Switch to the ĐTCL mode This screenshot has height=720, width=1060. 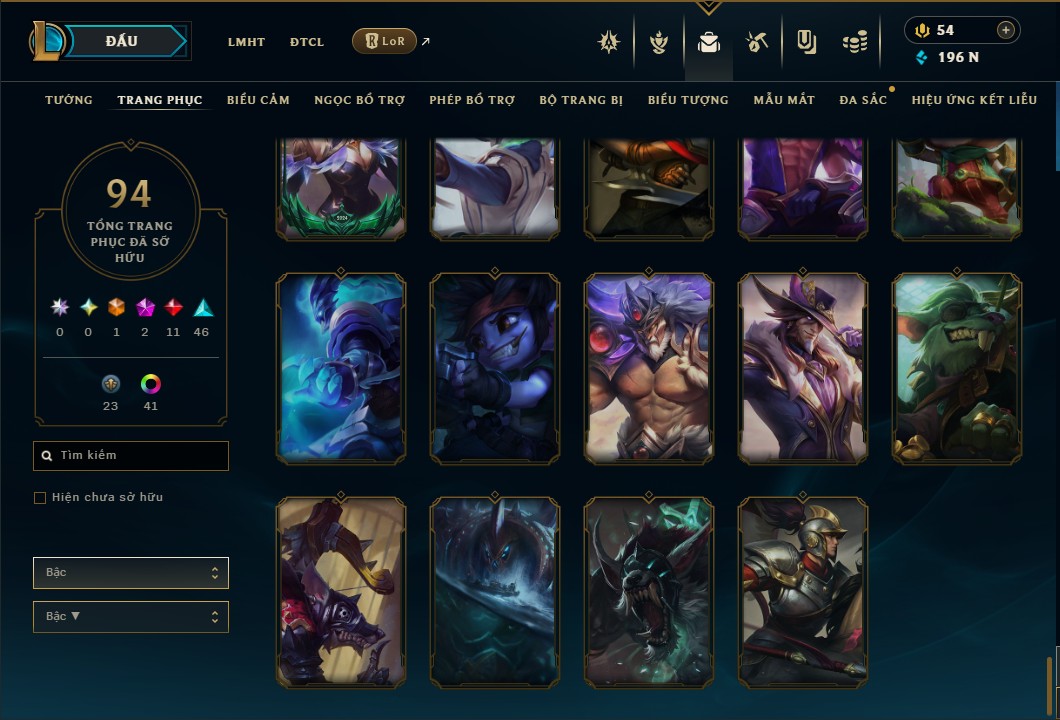[x=307, y=42]
